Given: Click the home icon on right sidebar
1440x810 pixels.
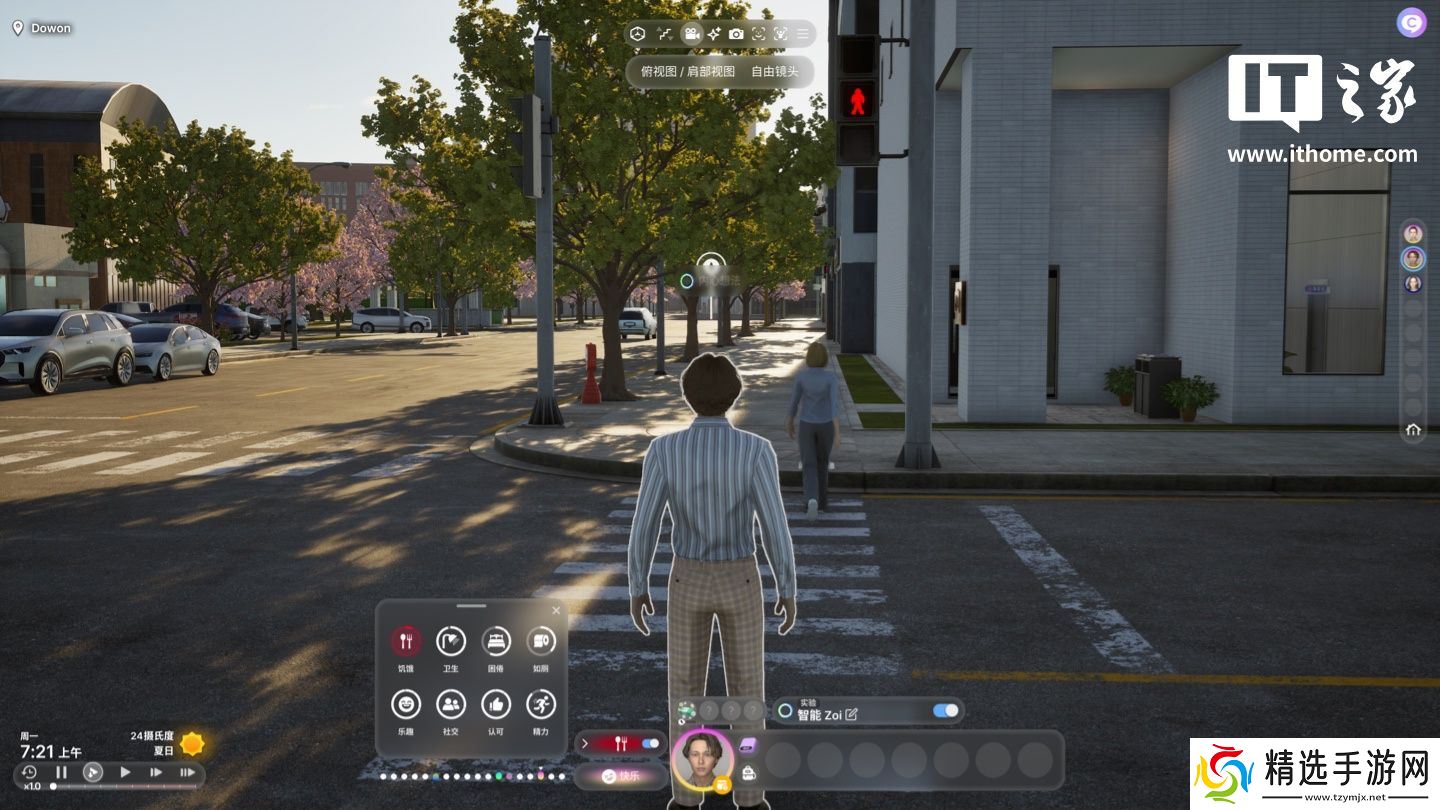Looking at the screenshot, I should point(1413,430).
